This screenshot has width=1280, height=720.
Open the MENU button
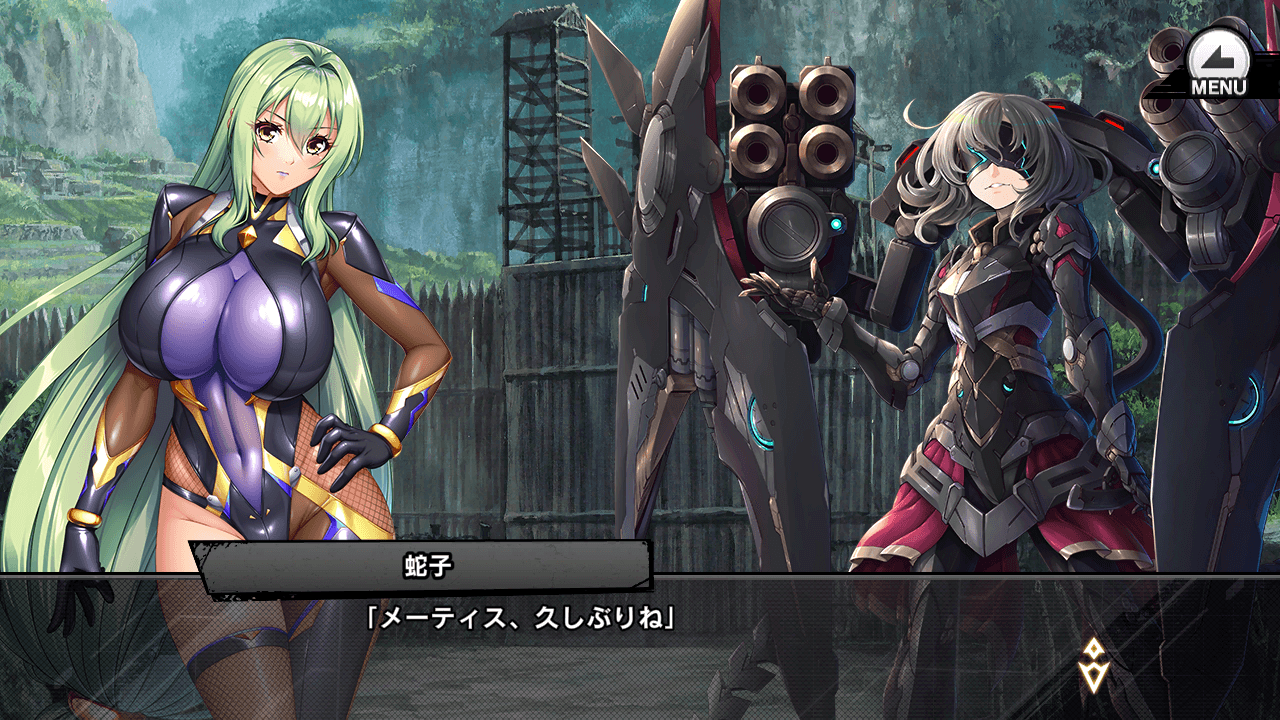point(1219,62)
